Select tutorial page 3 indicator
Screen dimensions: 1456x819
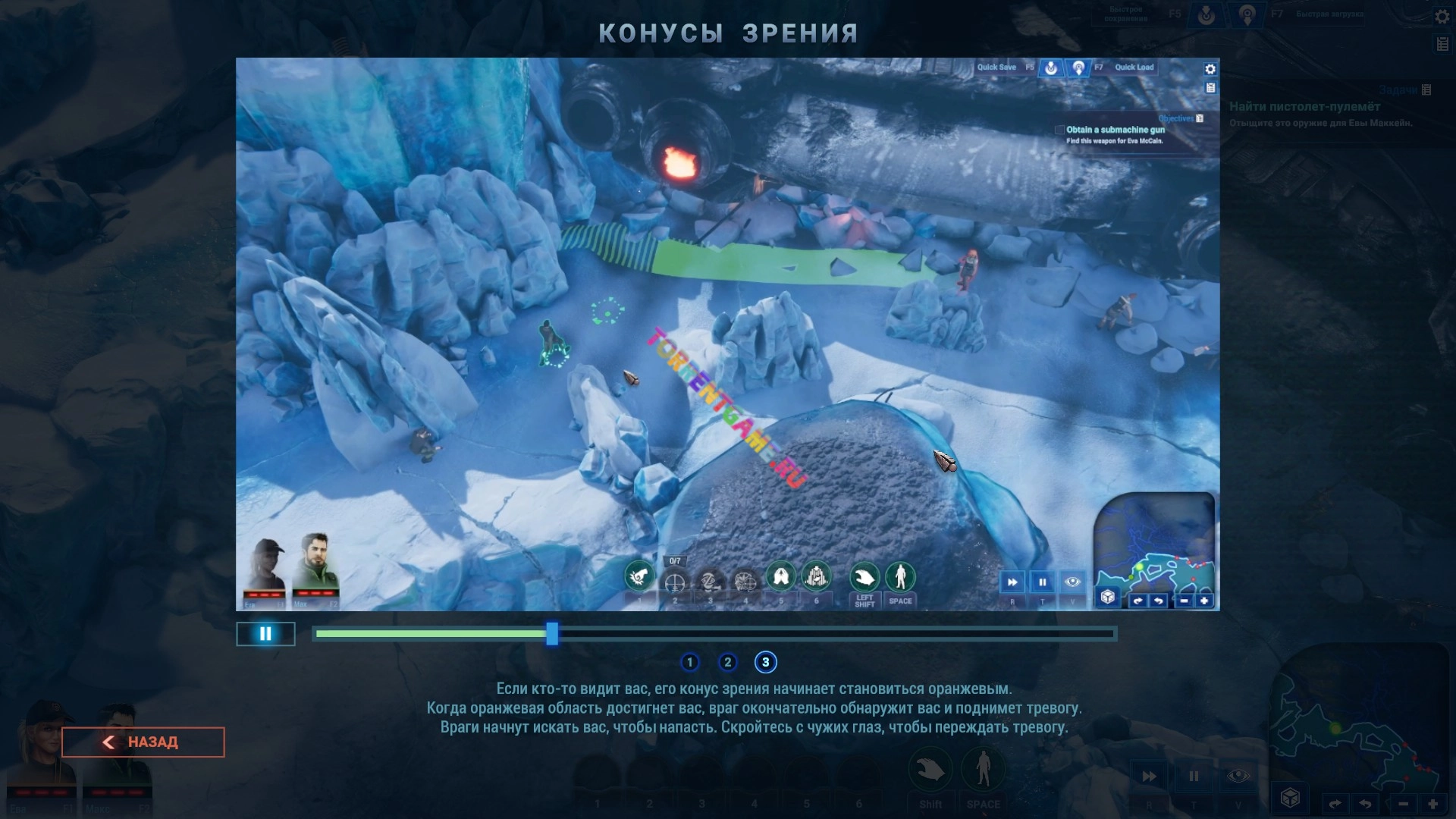point(765,662)
